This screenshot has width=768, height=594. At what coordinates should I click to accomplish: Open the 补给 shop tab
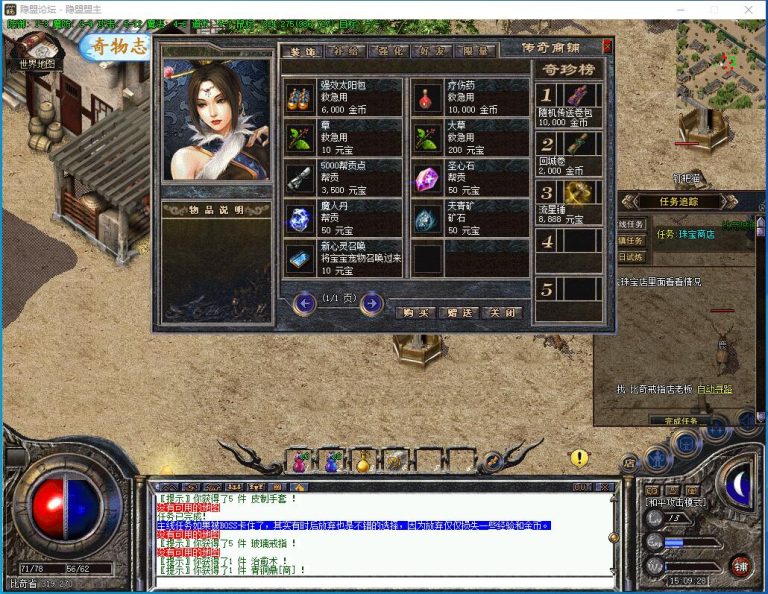coord(347,51)
